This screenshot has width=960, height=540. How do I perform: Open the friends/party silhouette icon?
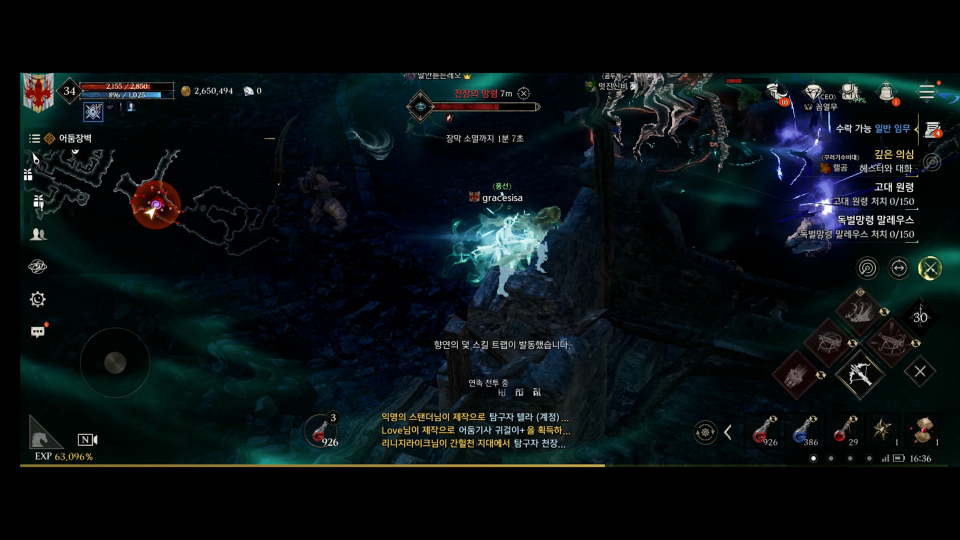(x=38, y=234)
